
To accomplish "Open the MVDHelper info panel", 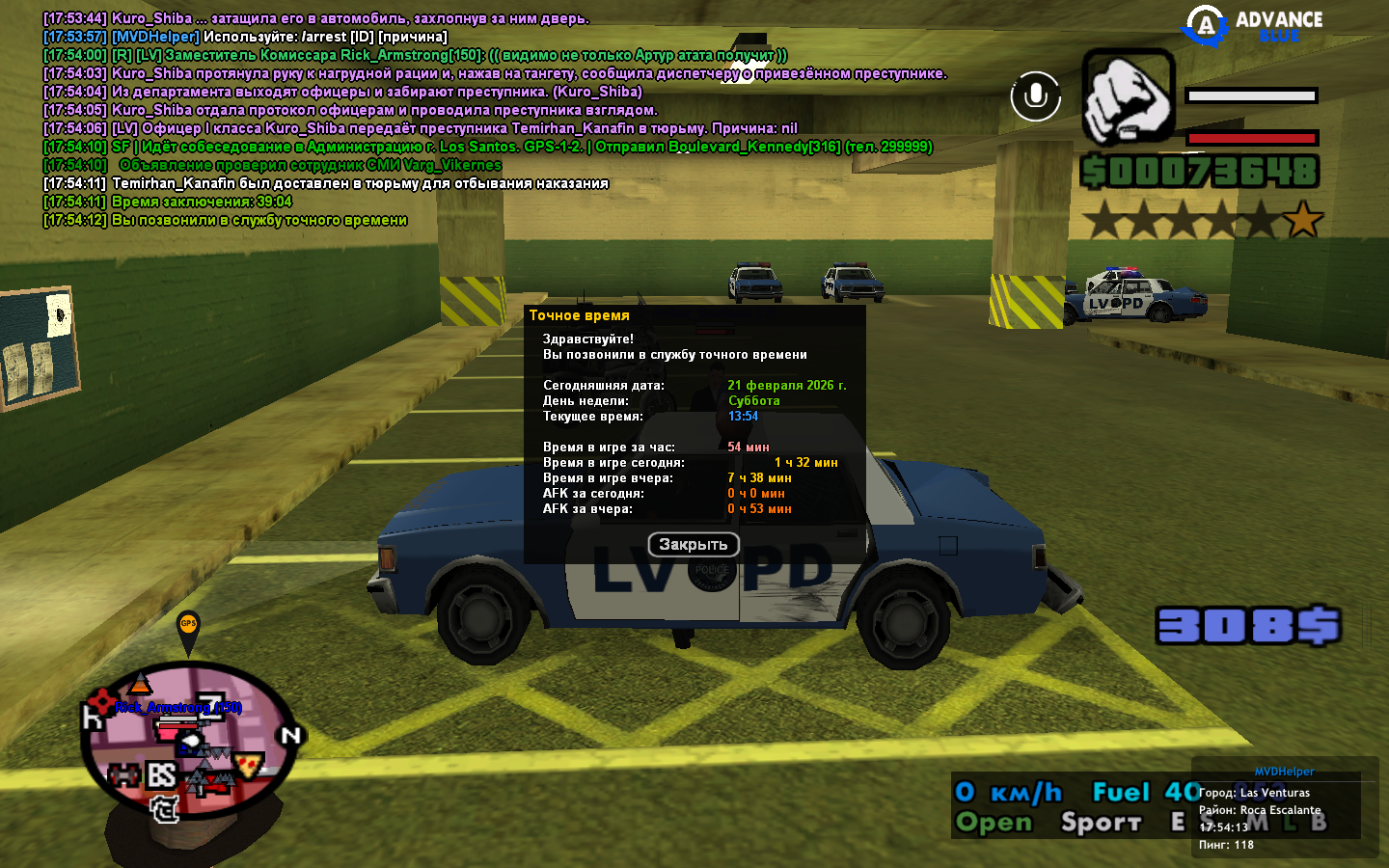I will point(1284,772).
